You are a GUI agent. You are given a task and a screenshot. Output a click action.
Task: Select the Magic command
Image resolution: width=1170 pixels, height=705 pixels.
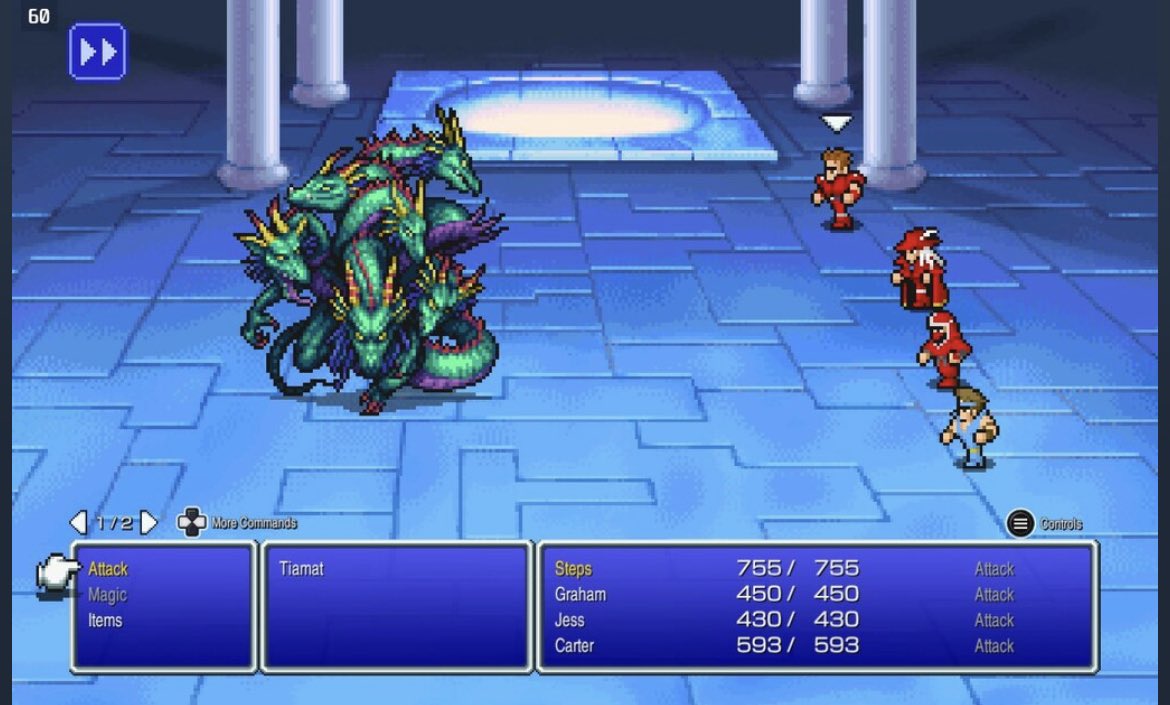[x=107, y=595]
